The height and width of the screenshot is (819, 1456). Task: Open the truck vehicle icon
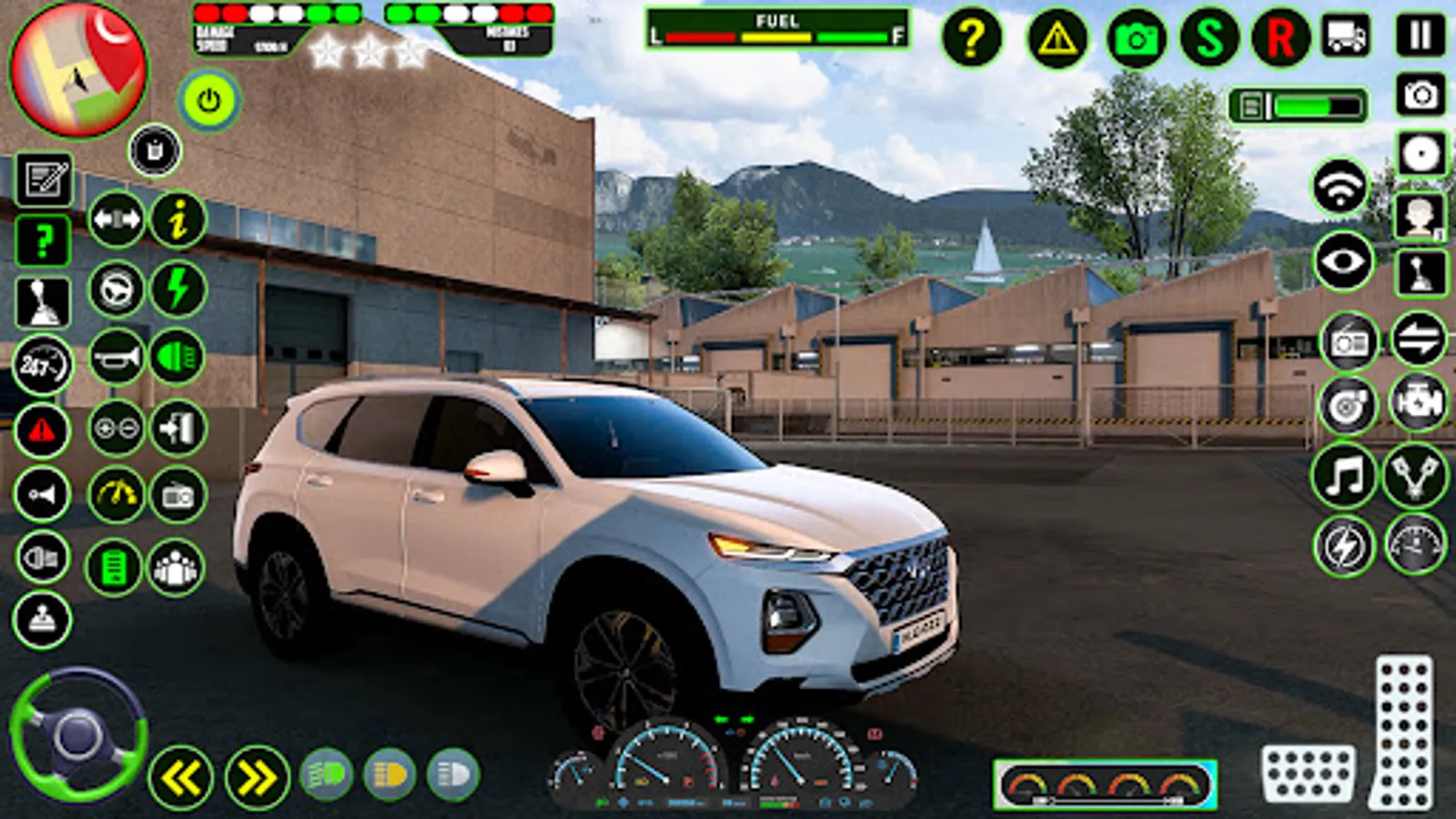pos(1347,36)
